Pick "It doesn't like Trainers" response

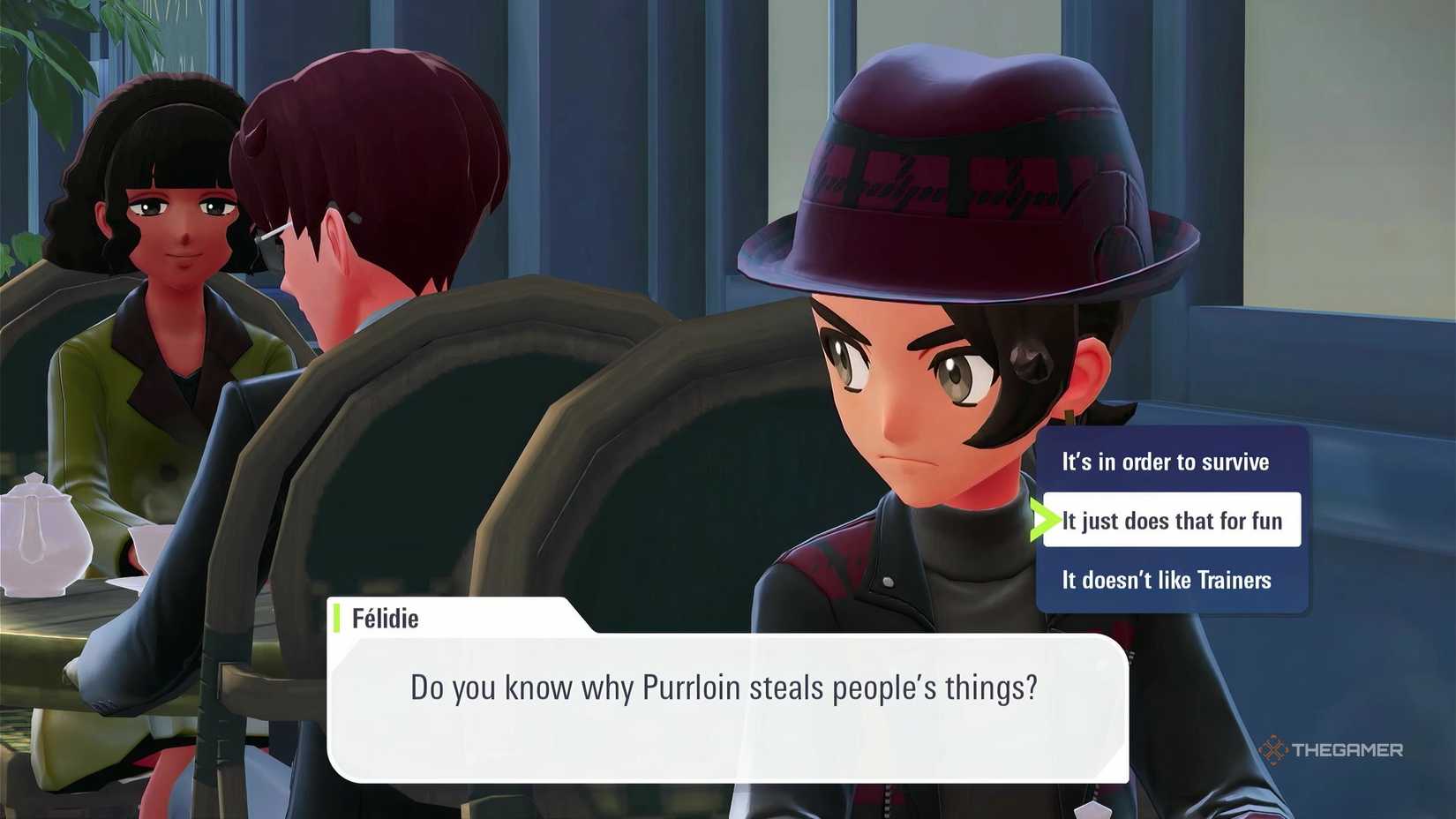click(1165, 580)
